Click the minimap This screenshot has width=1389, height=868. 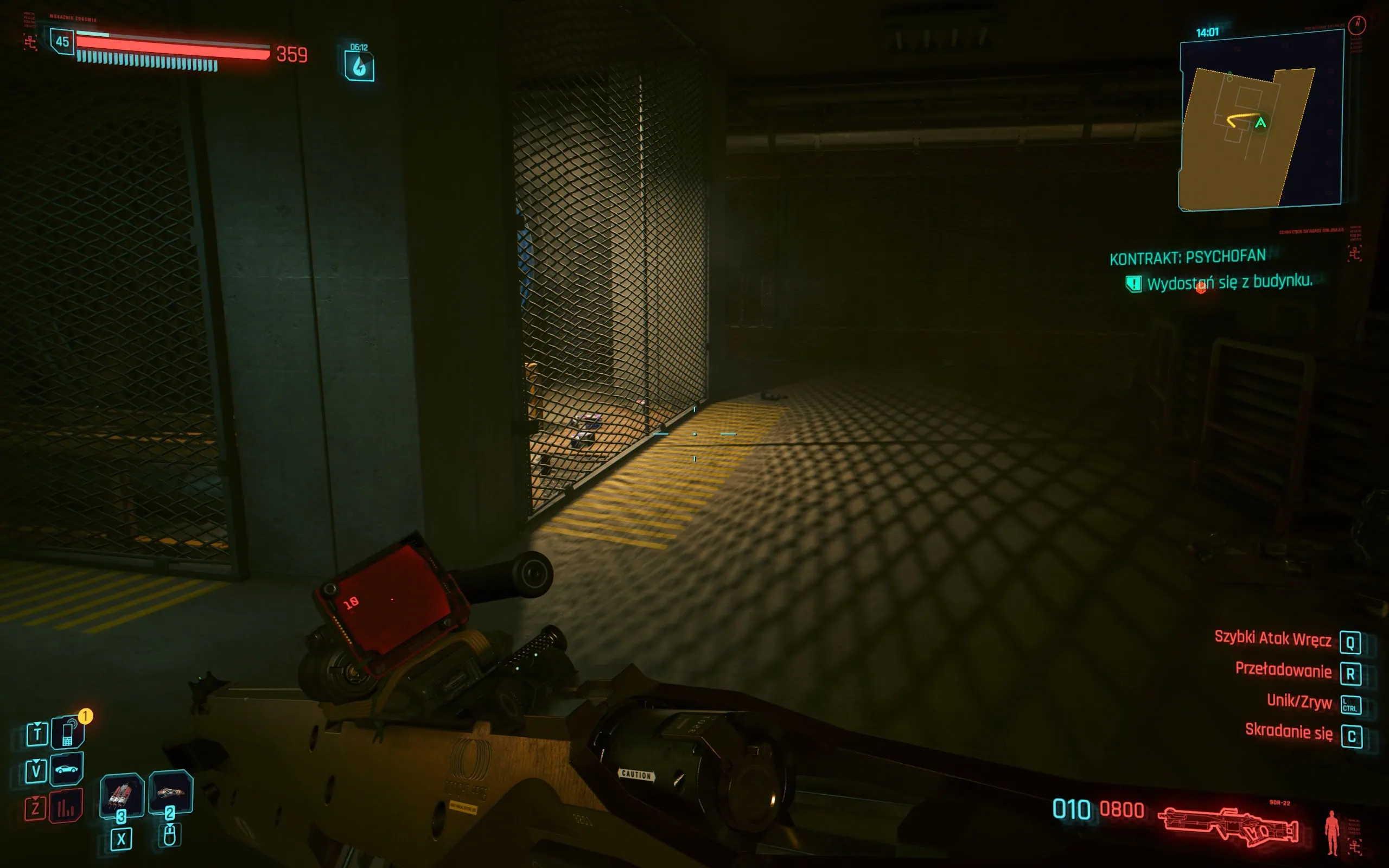click(x=1260, y=122)
